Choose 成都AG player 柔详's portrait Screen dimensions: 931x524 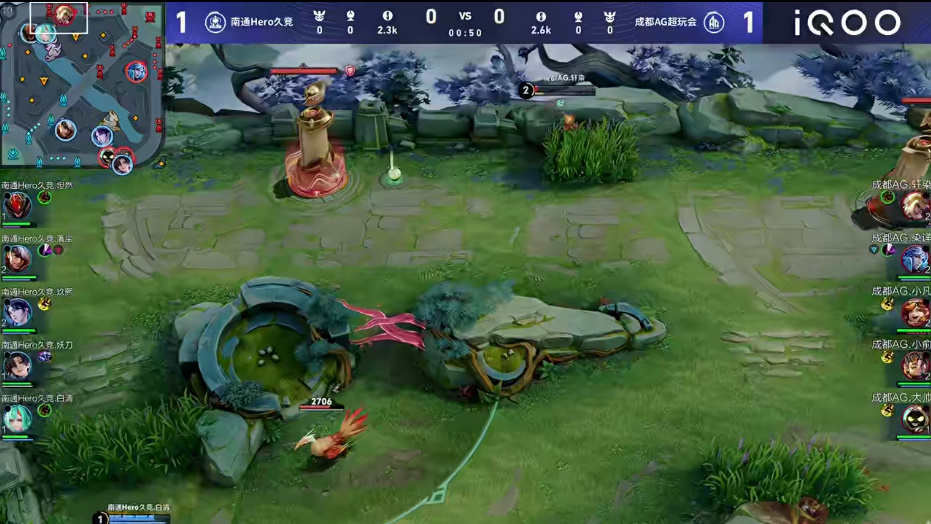pyautogui.click(x=914, y=260)
